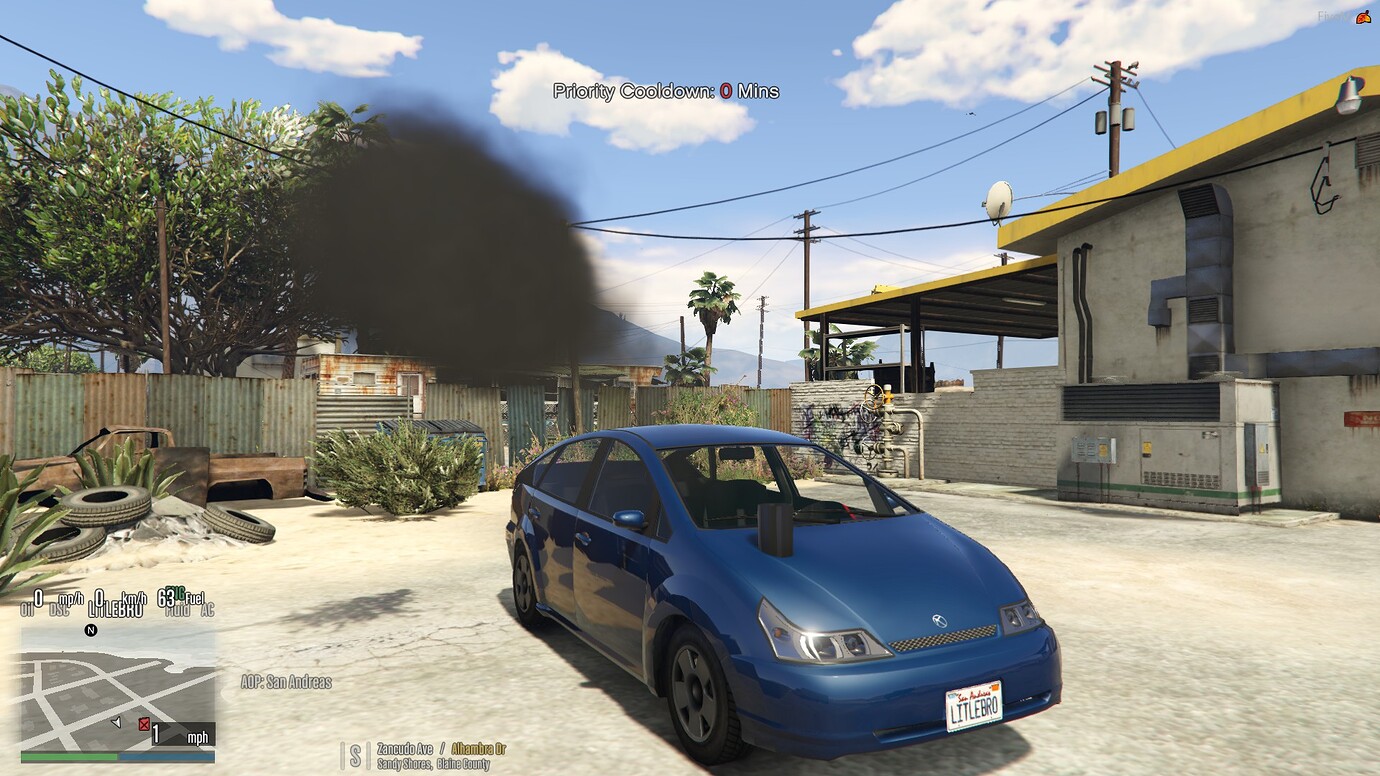Toggle the km/h speed unit display

pyautogui.click(x=132, y=600)
